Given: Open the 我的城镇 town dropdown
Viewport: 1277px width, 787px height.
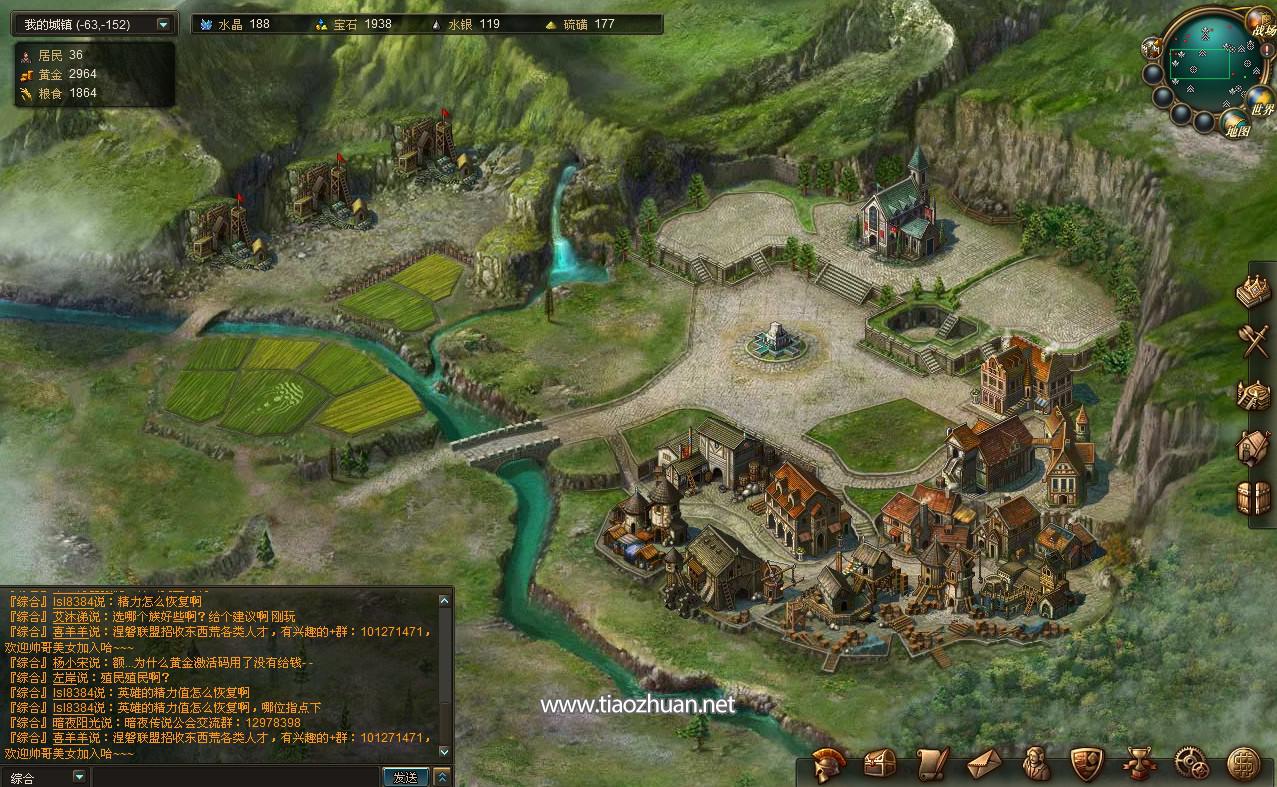Looking at the screenshot, I should point(163,24).
